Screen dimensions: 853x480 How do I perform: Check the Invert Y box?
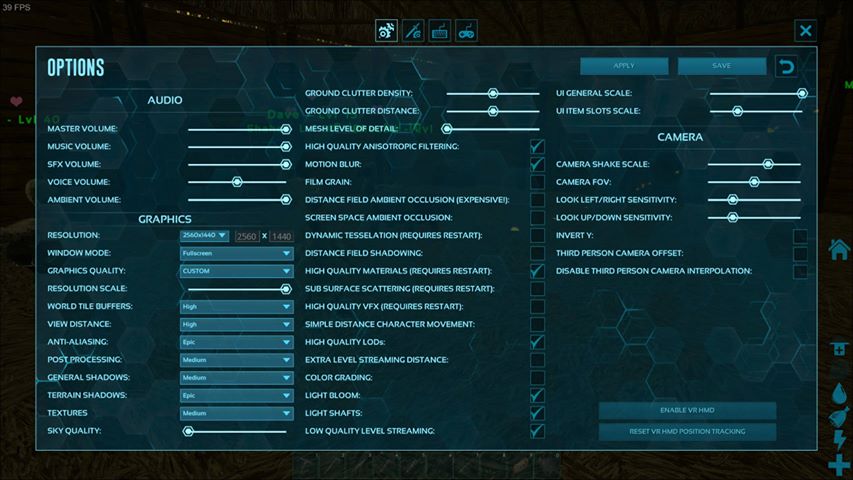pos(800,236)
